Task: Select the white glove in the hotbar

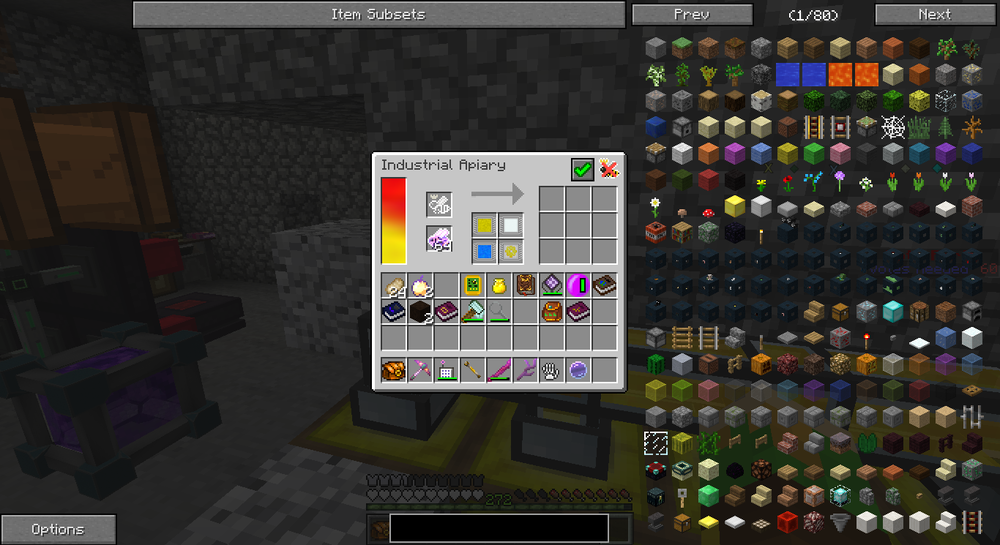Action: pyautogui.click(x=551, y=370)
